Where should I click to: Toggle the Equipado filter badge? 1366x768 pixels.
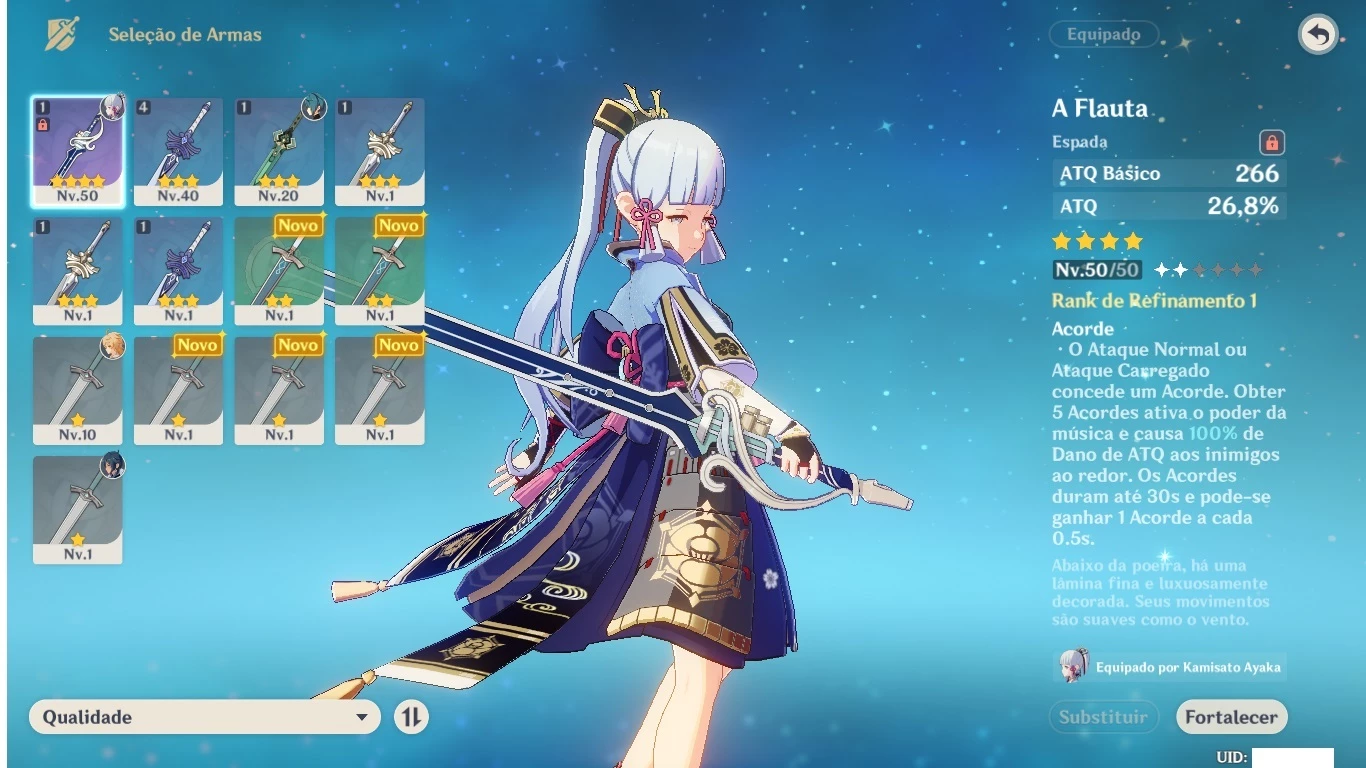click(x=1103, y=34)
